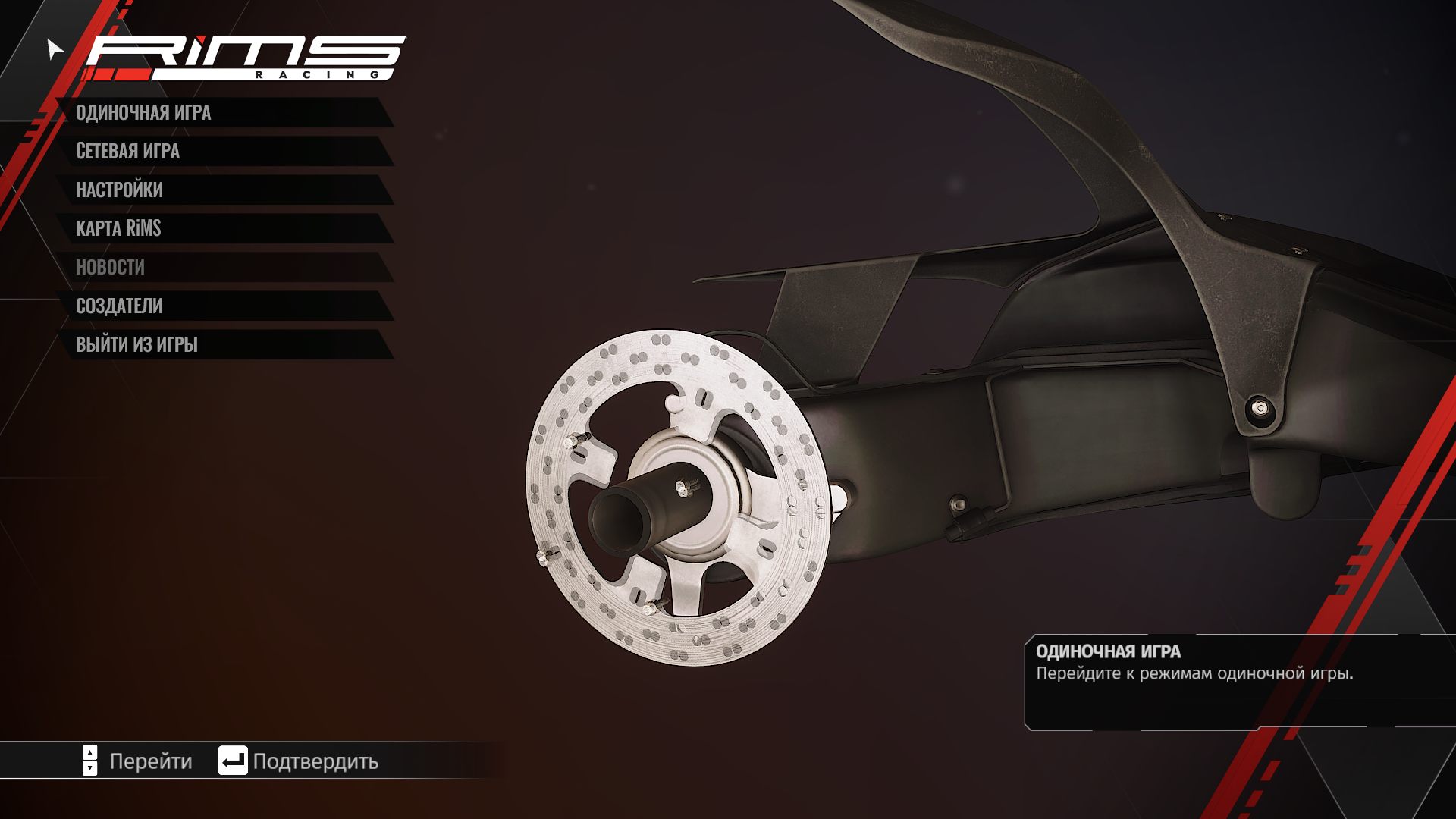Open the НАСТРОЙКИ settings menu
The height and width of the screenshot is (819, 1456).
(119, 190)
